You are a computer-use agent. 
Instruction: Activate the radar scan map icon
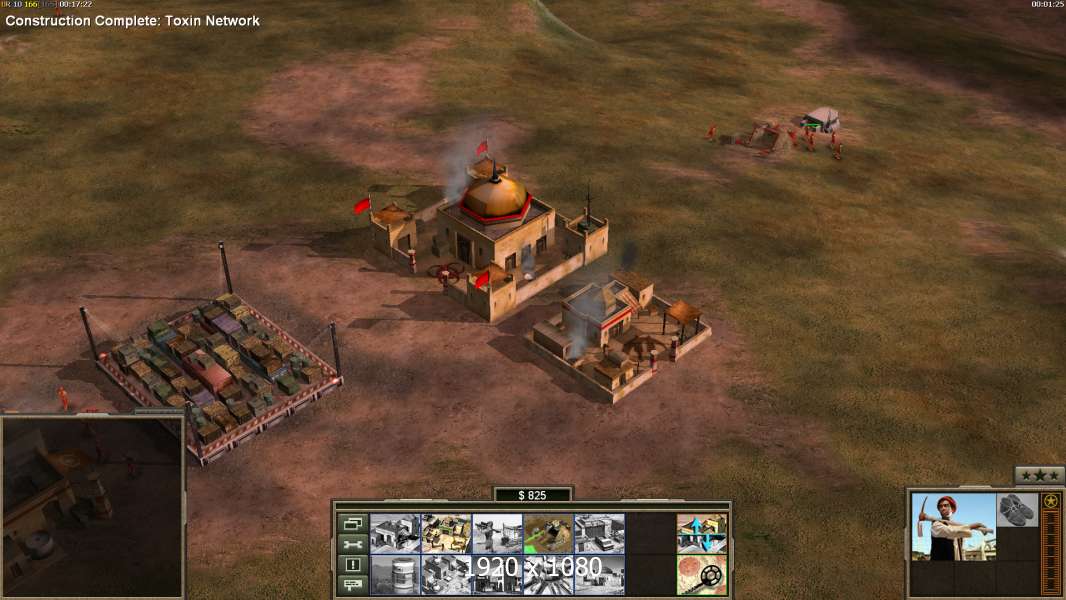(701, 575)
